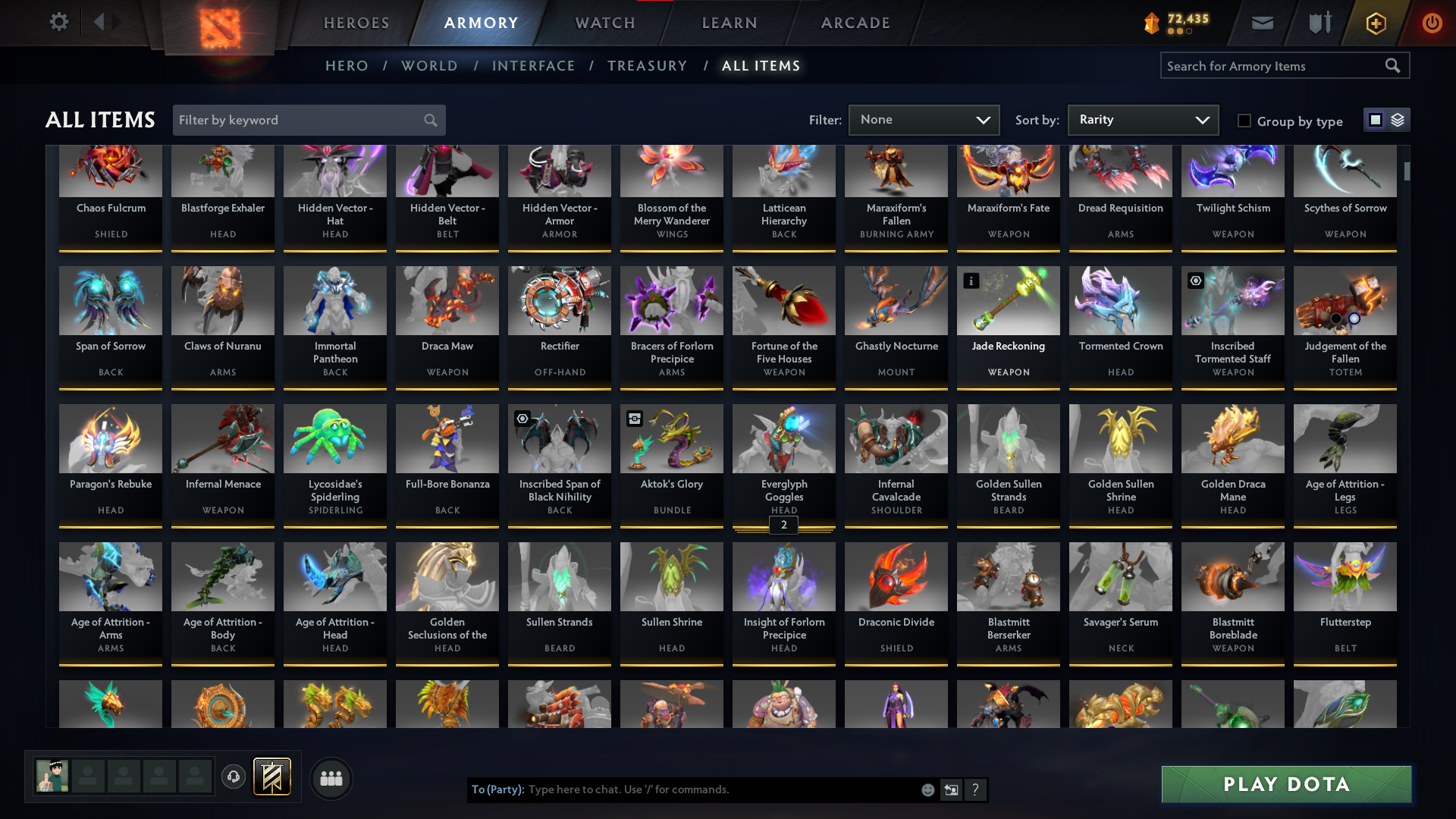Open the mail notifications icon
The image size is (1456, 819).
(1262, 23)
